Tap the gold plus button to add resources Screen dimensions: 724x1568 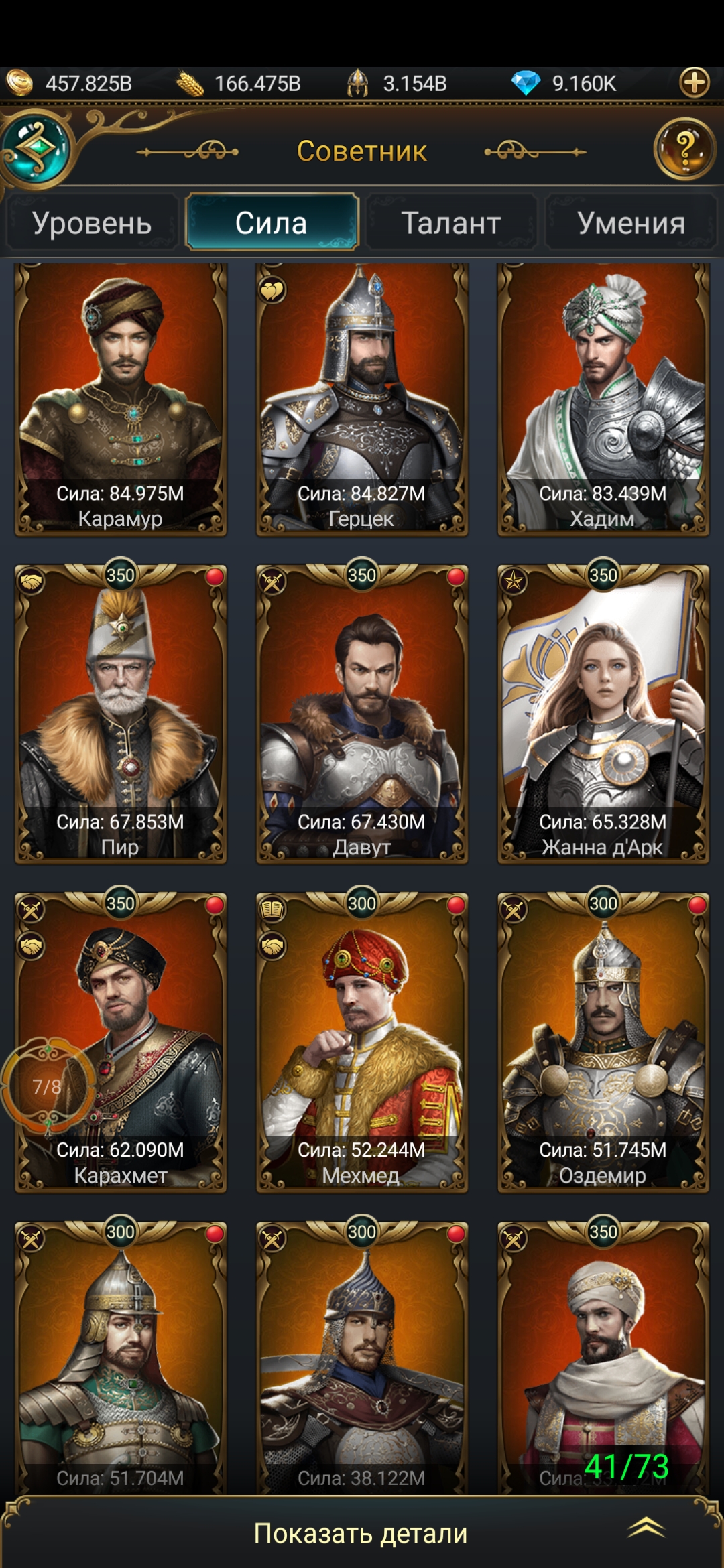(694, 83)
